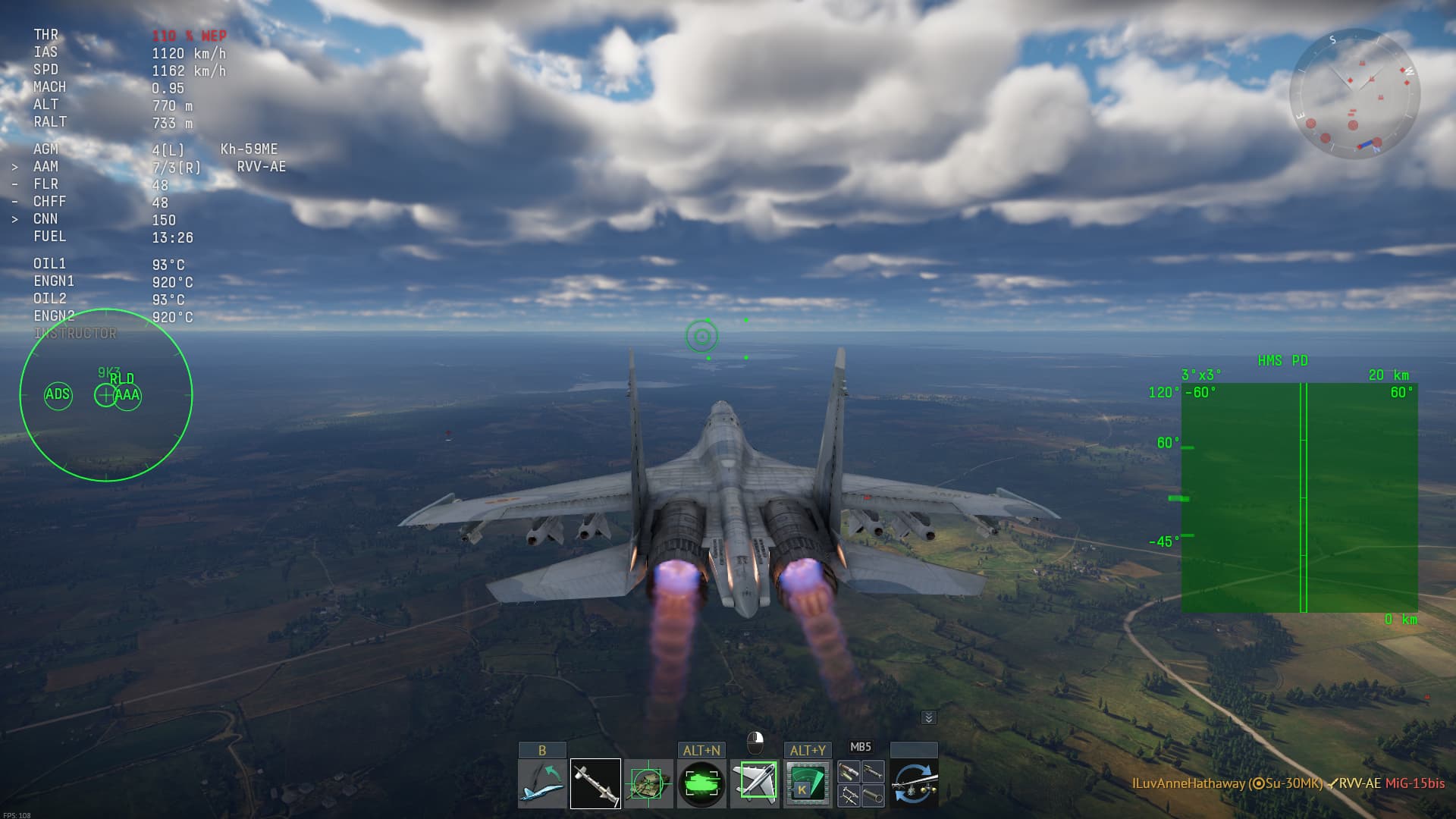
Task: Select the aircraft target lock icon
Action: (755, 783)
